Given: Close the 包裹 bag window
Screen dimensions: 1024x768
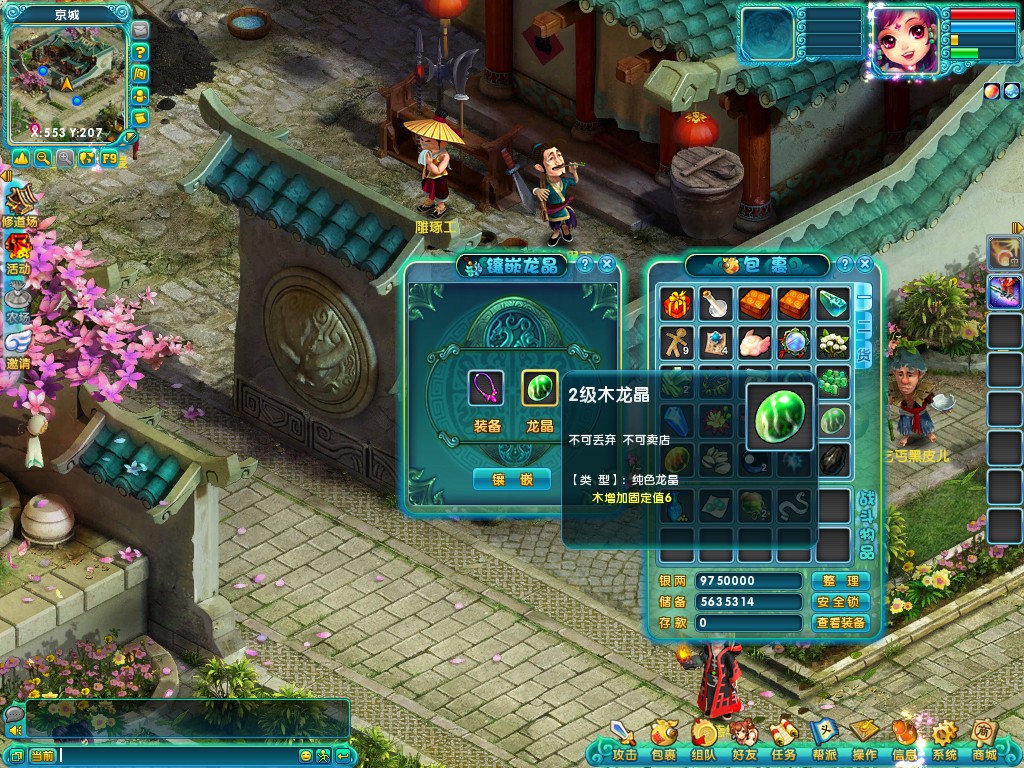Looking at the screenshot, I should pyautogui.click(x=866, y=264).
